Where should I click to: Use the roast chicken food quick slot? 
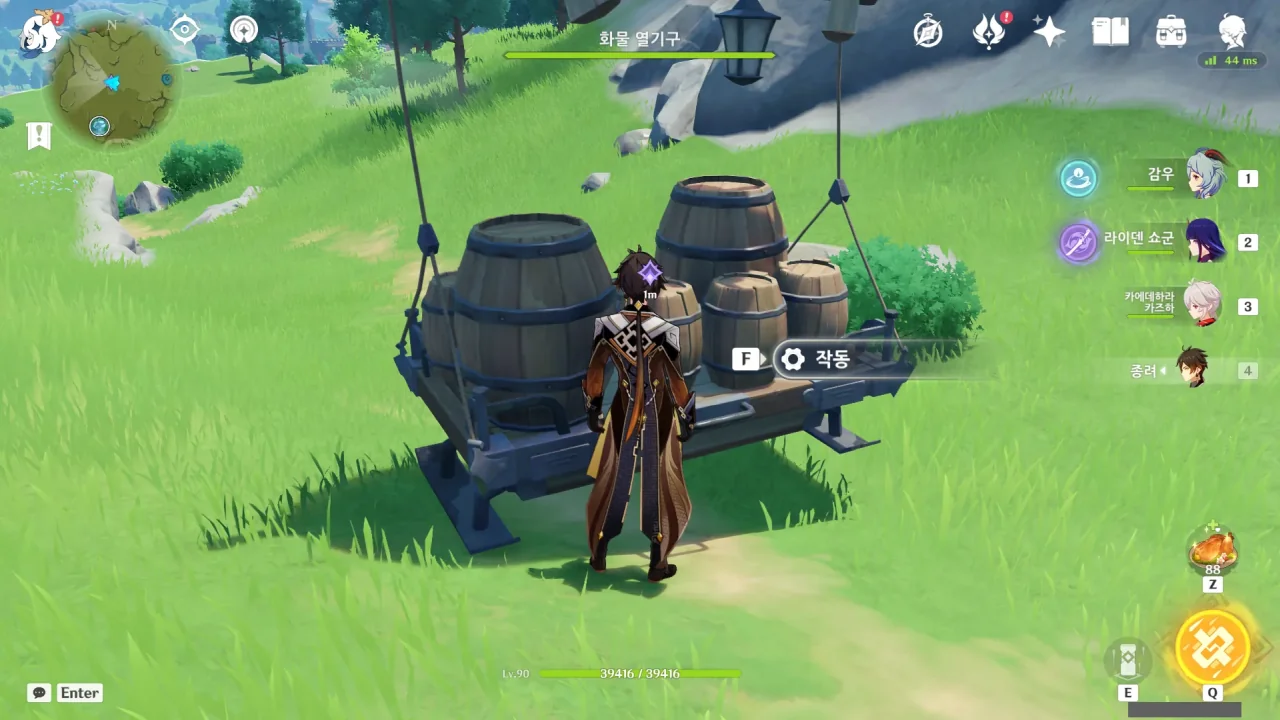pyautogui.click(x=1212, y=549)
